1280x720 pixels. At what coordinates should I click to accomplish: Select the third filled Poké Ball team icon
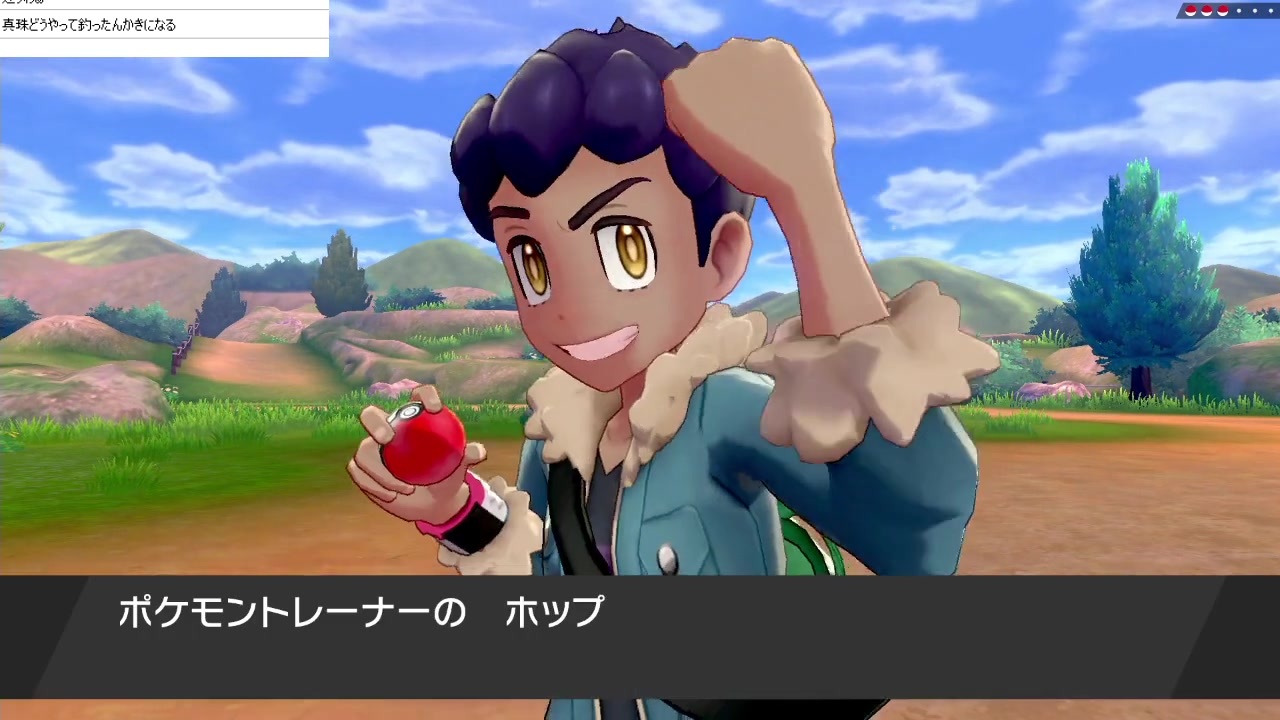coord(1222,10)
